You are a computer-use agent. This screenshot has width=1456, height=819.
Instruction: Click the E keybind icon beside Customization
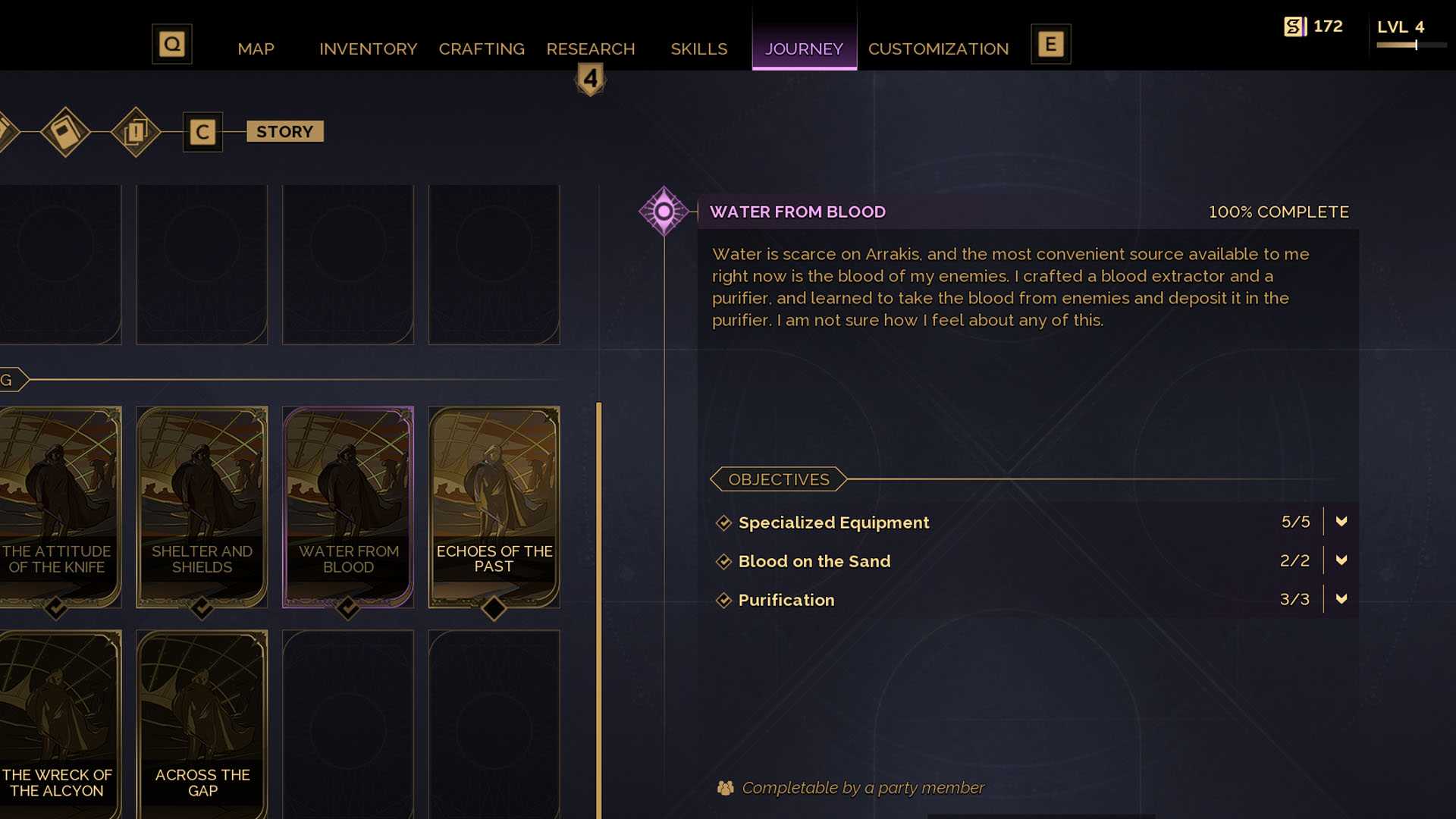click(x=1050, y=44)
